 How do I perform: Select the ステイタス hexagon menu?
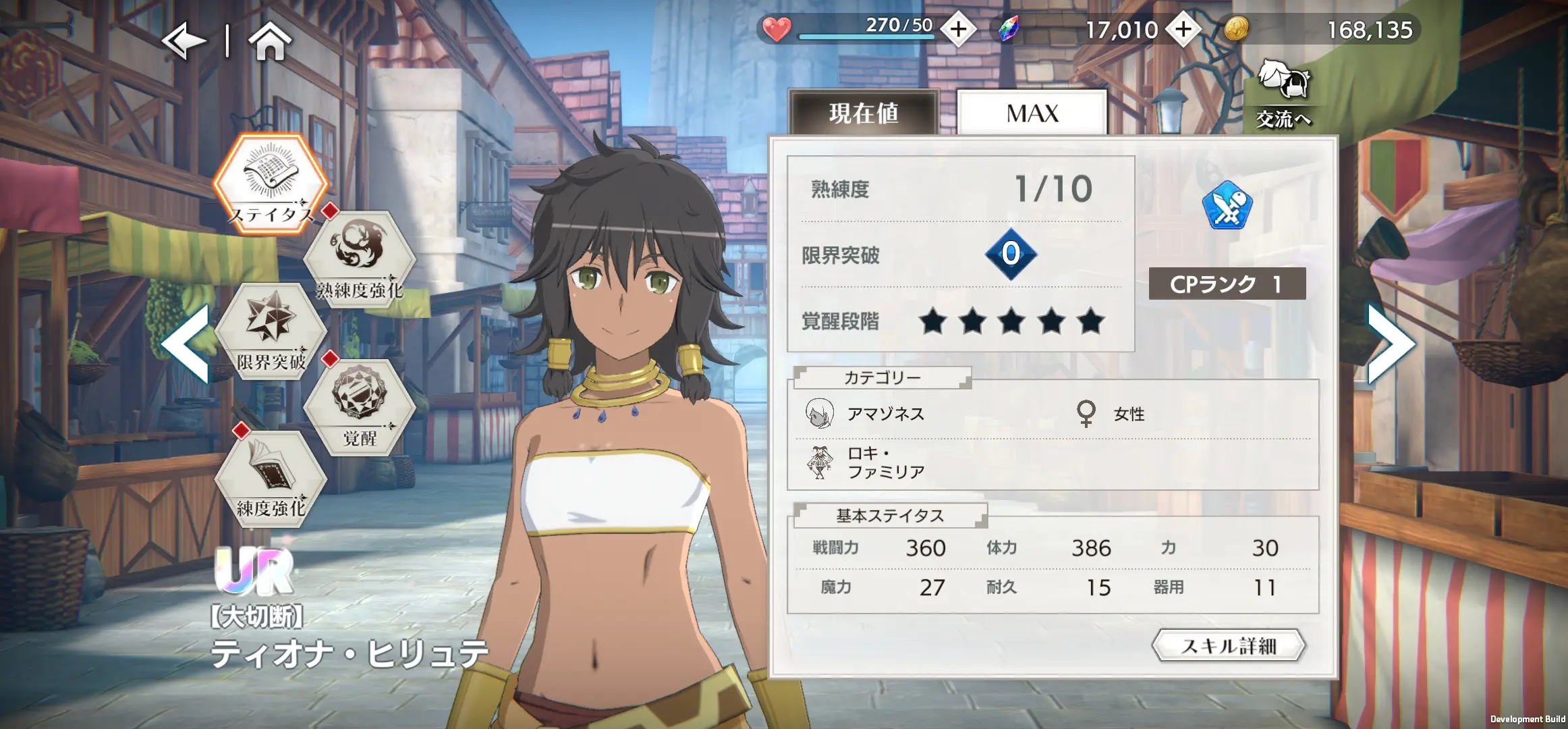coord(271,182)
